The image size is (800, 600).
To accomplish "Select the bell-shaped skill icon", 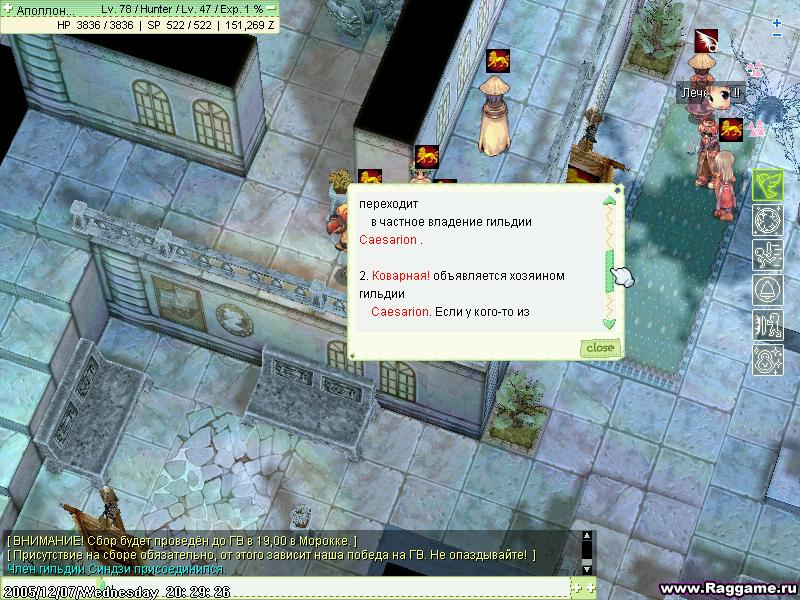I will (x=767, y=289).
